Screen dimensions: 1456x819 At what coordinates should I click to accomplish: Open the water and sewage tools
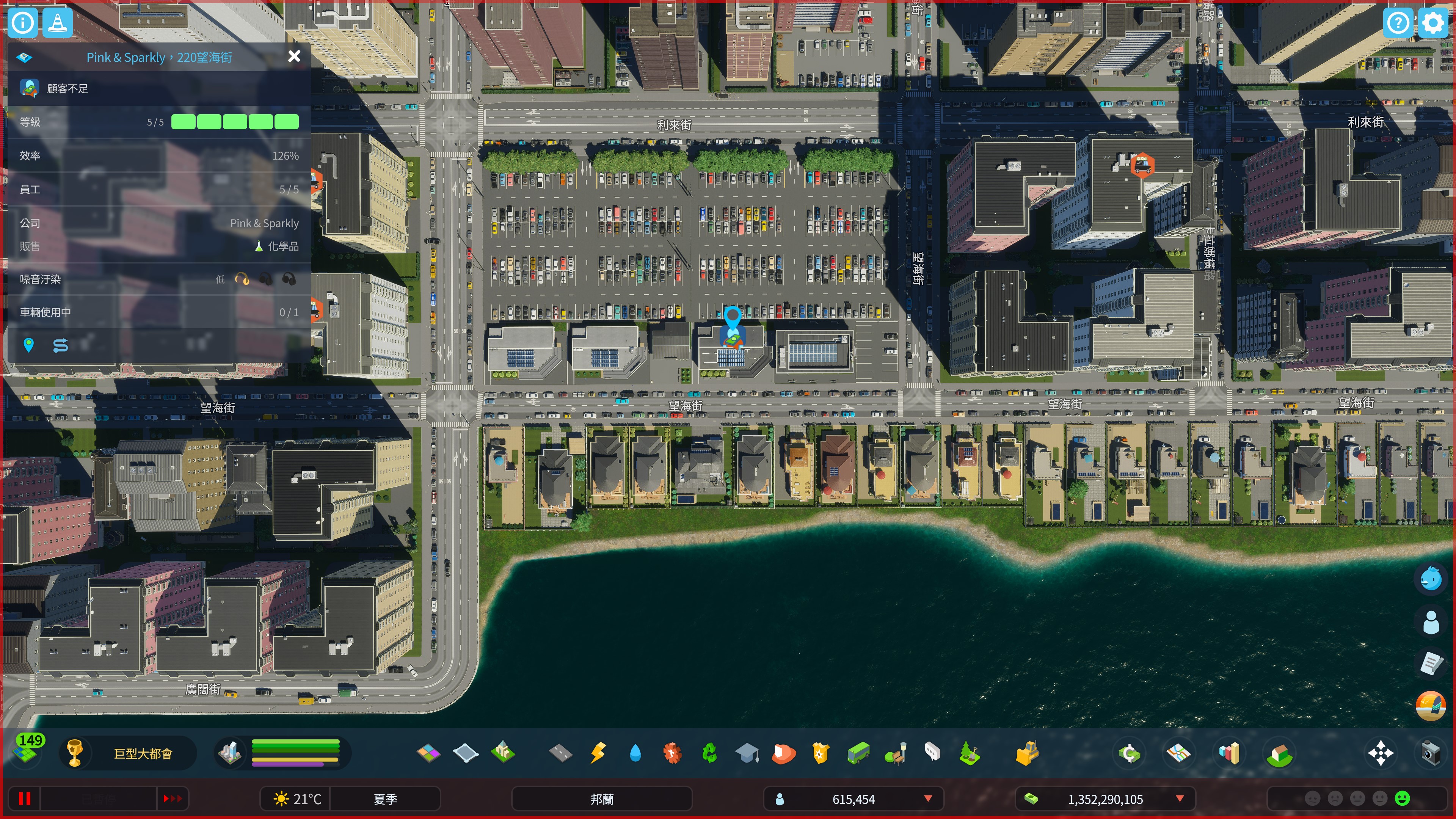point(635,753)
